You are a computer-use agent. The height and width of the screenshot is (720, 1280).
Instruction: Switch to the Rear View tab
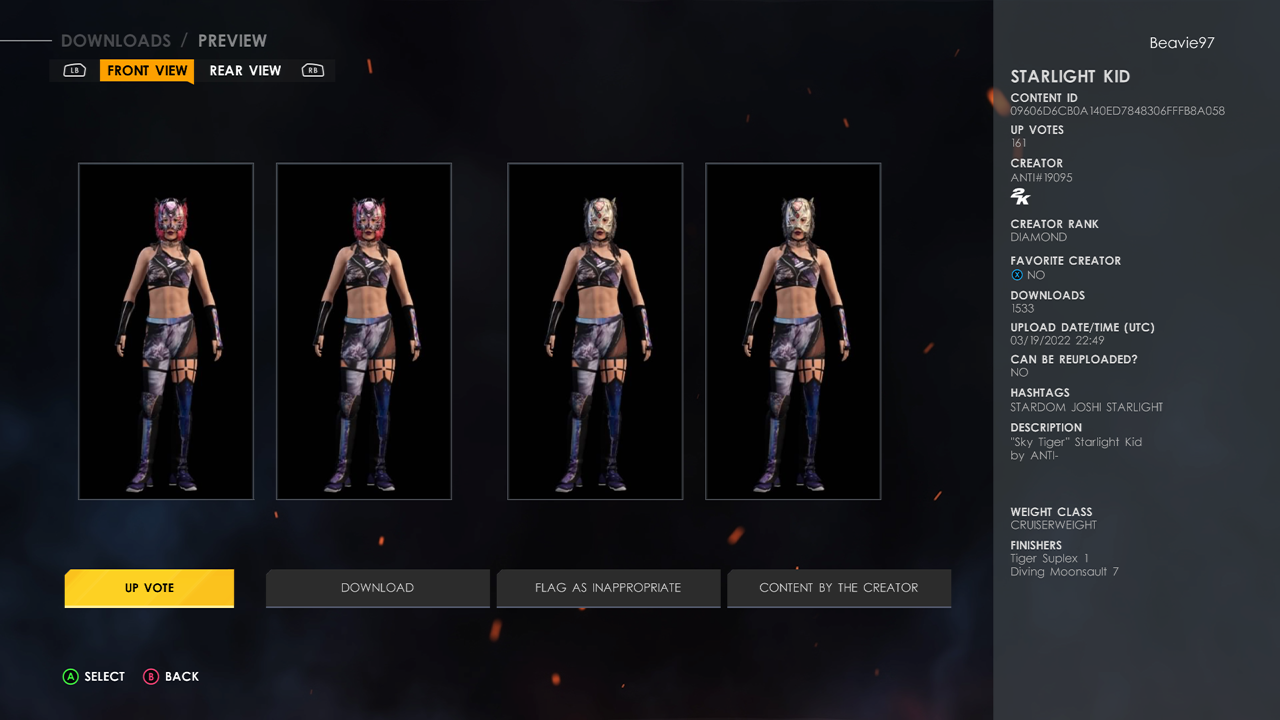pyautogui.click(x=245, y=71)
